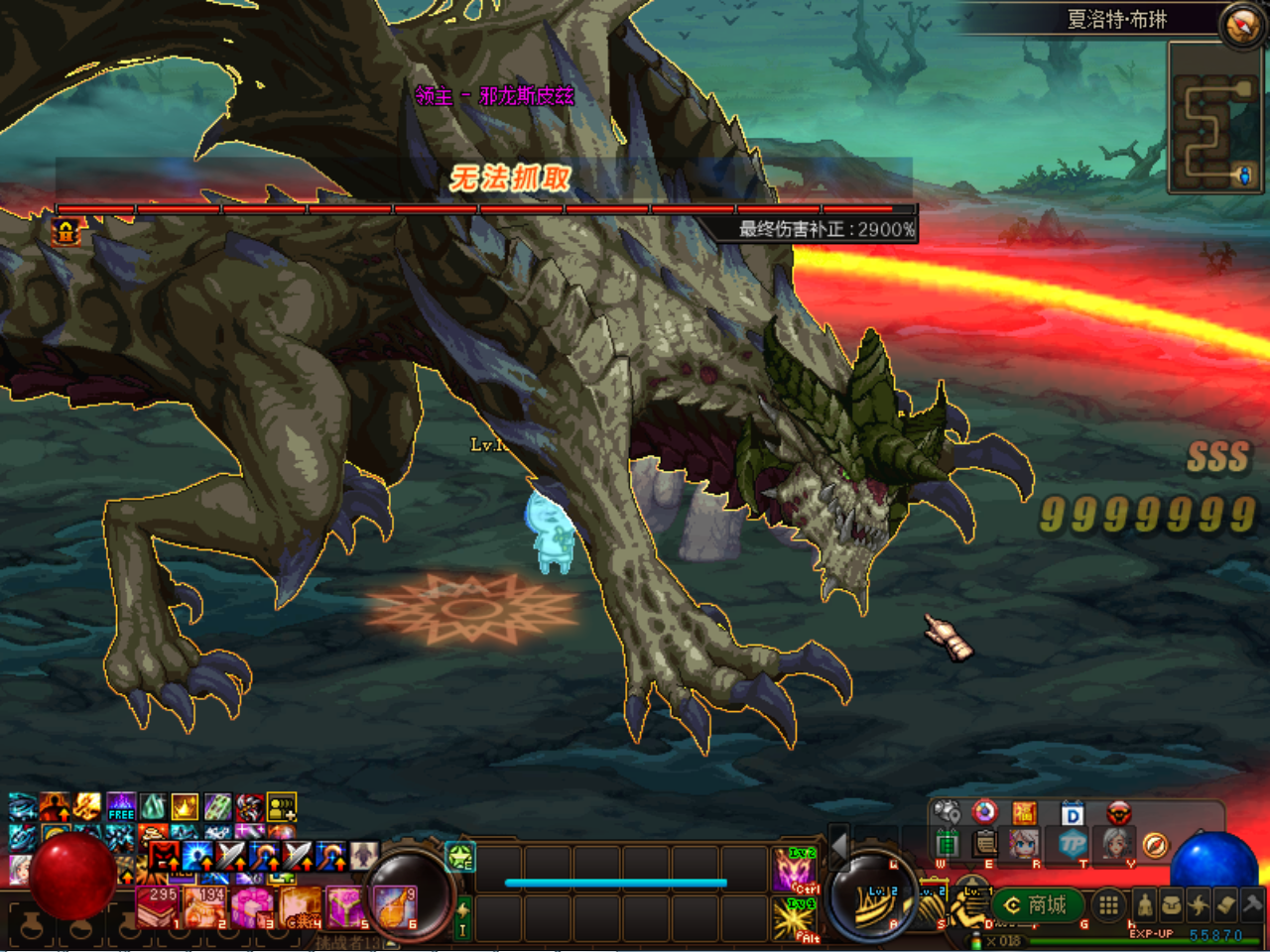Viewport: 1270px width, 952px height.
Task: Use the red book item in slot 1
Action: click(x=157, y=907)
